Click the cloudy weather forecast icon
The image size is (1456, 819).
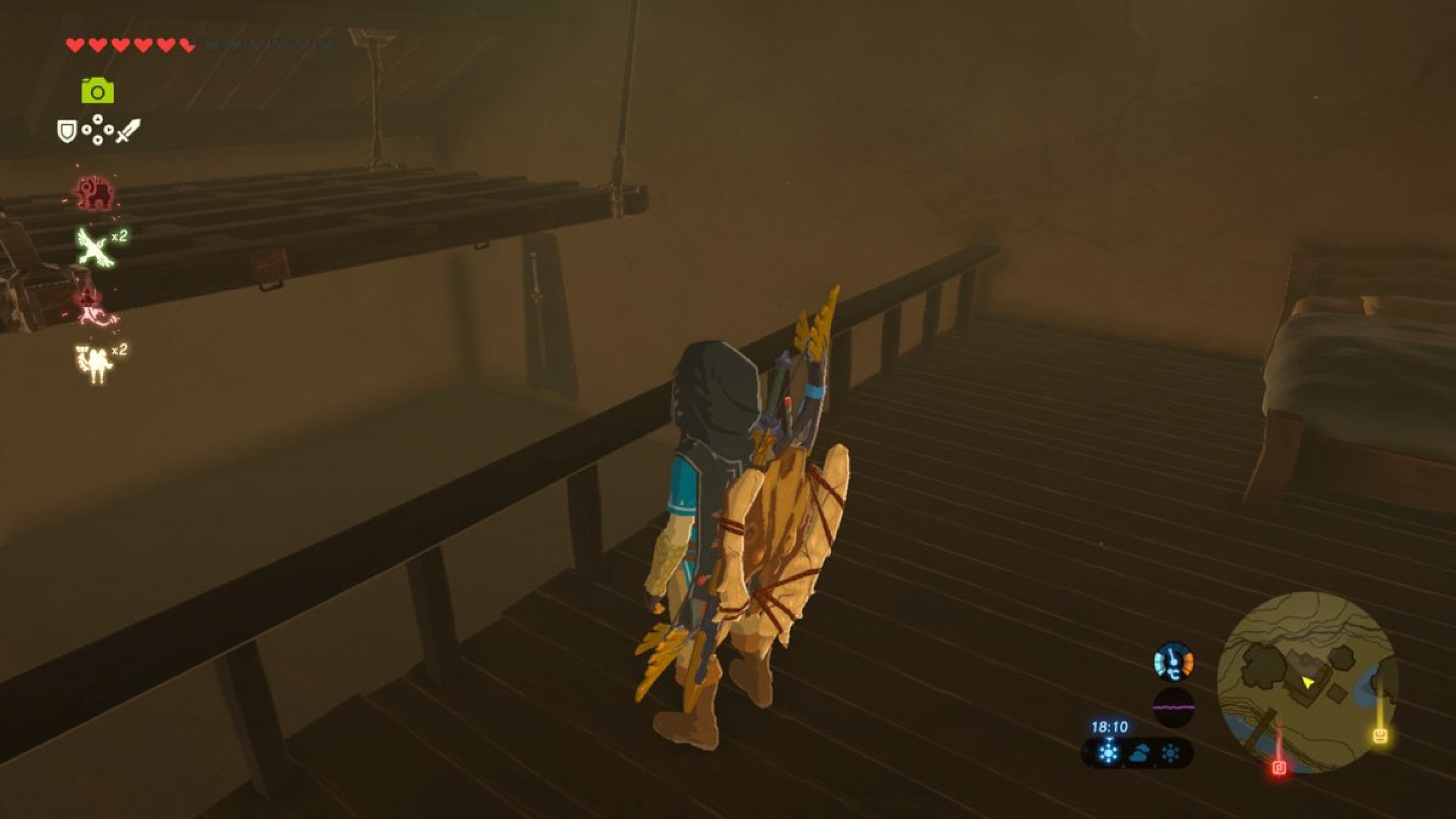coord(1140,752)
